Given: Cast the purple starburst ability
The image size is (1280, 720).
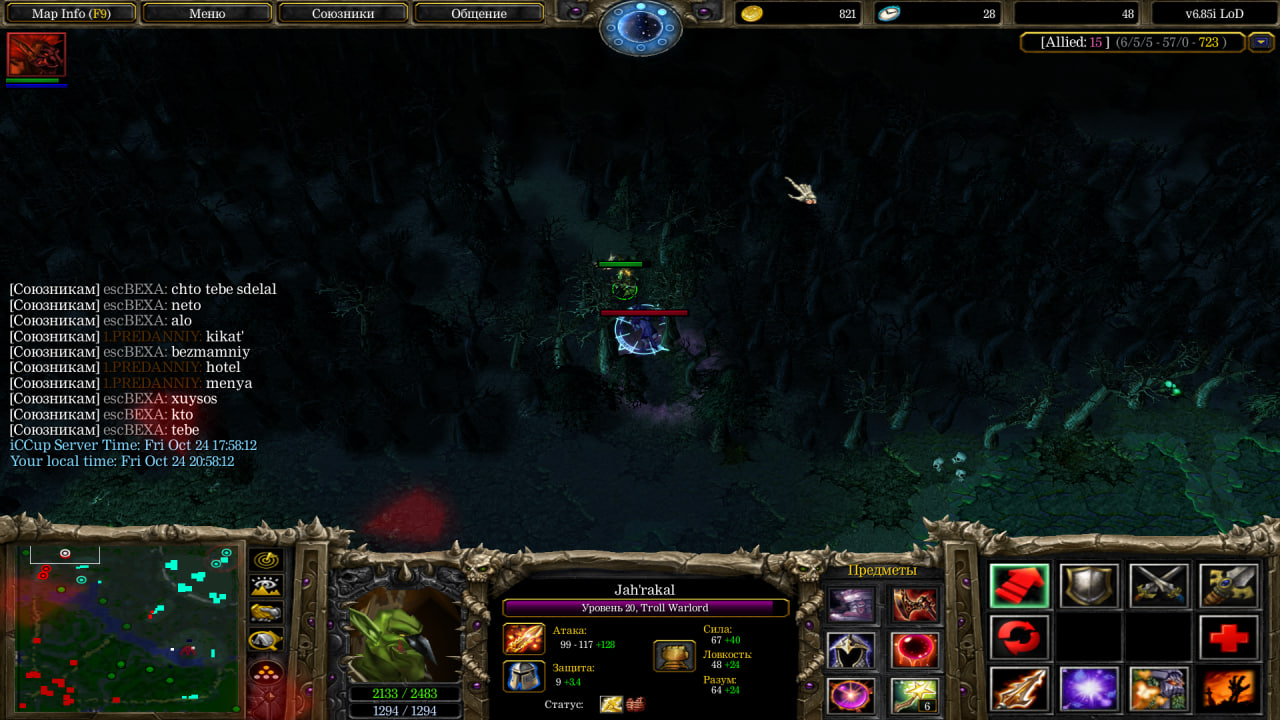Looking at the screenshot, I should point(1089,689).
